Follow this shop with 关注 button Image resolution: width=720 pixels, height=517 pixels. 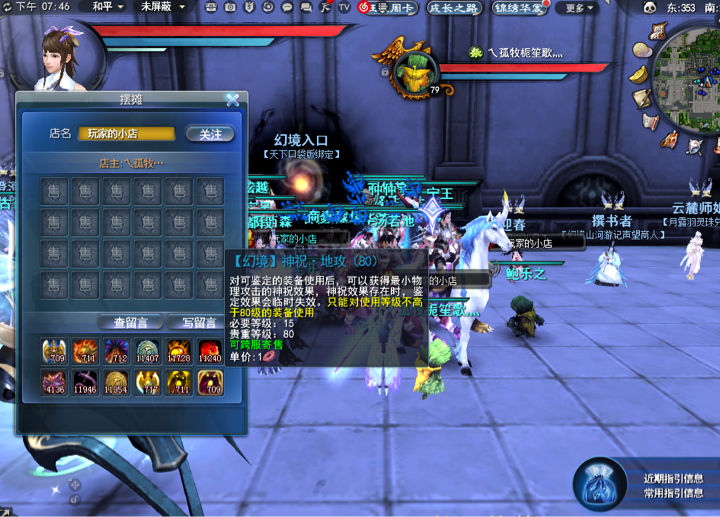(210, 134)
